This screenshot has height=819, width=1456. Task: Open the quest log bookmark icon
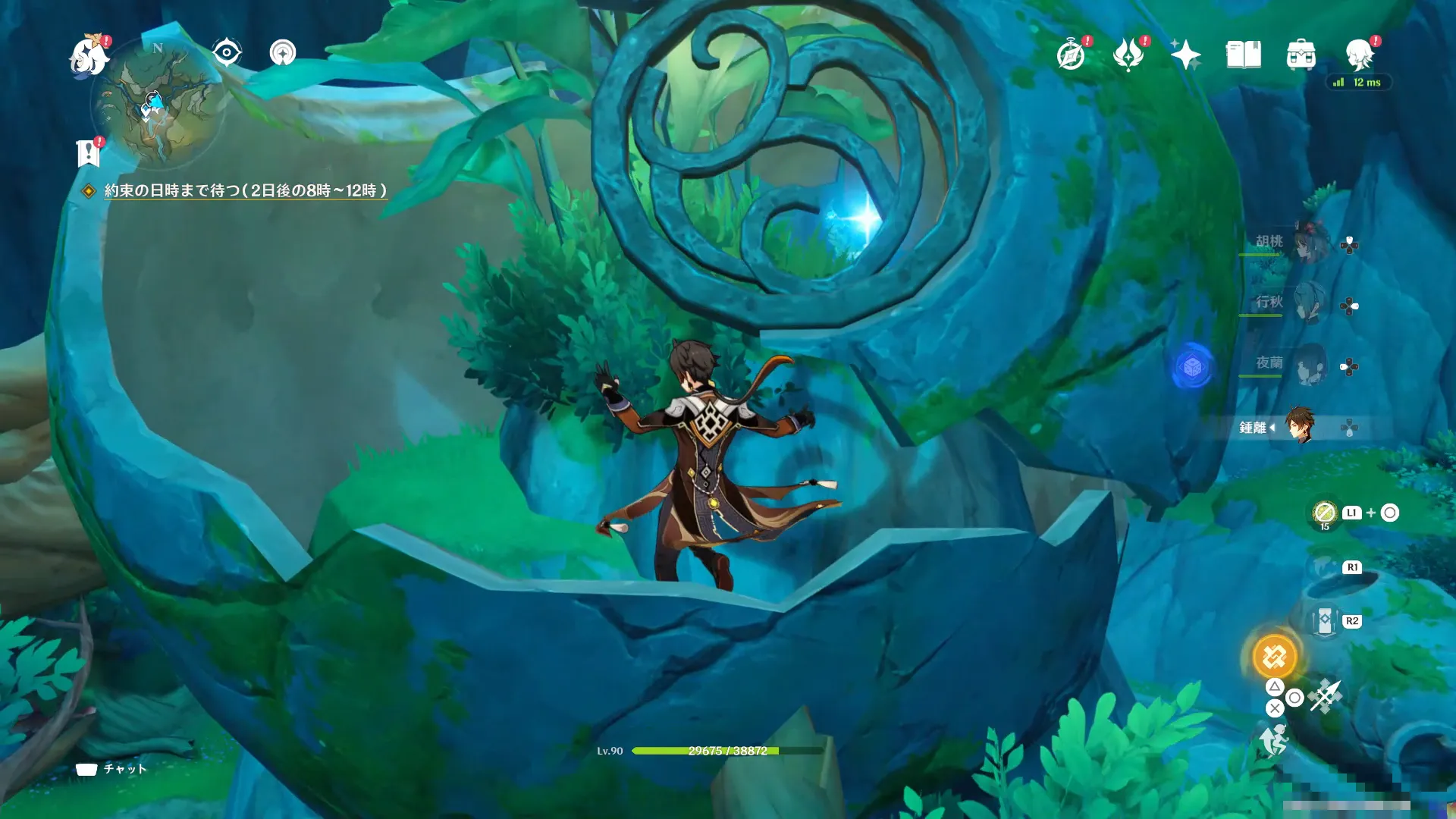click(89, 153)
